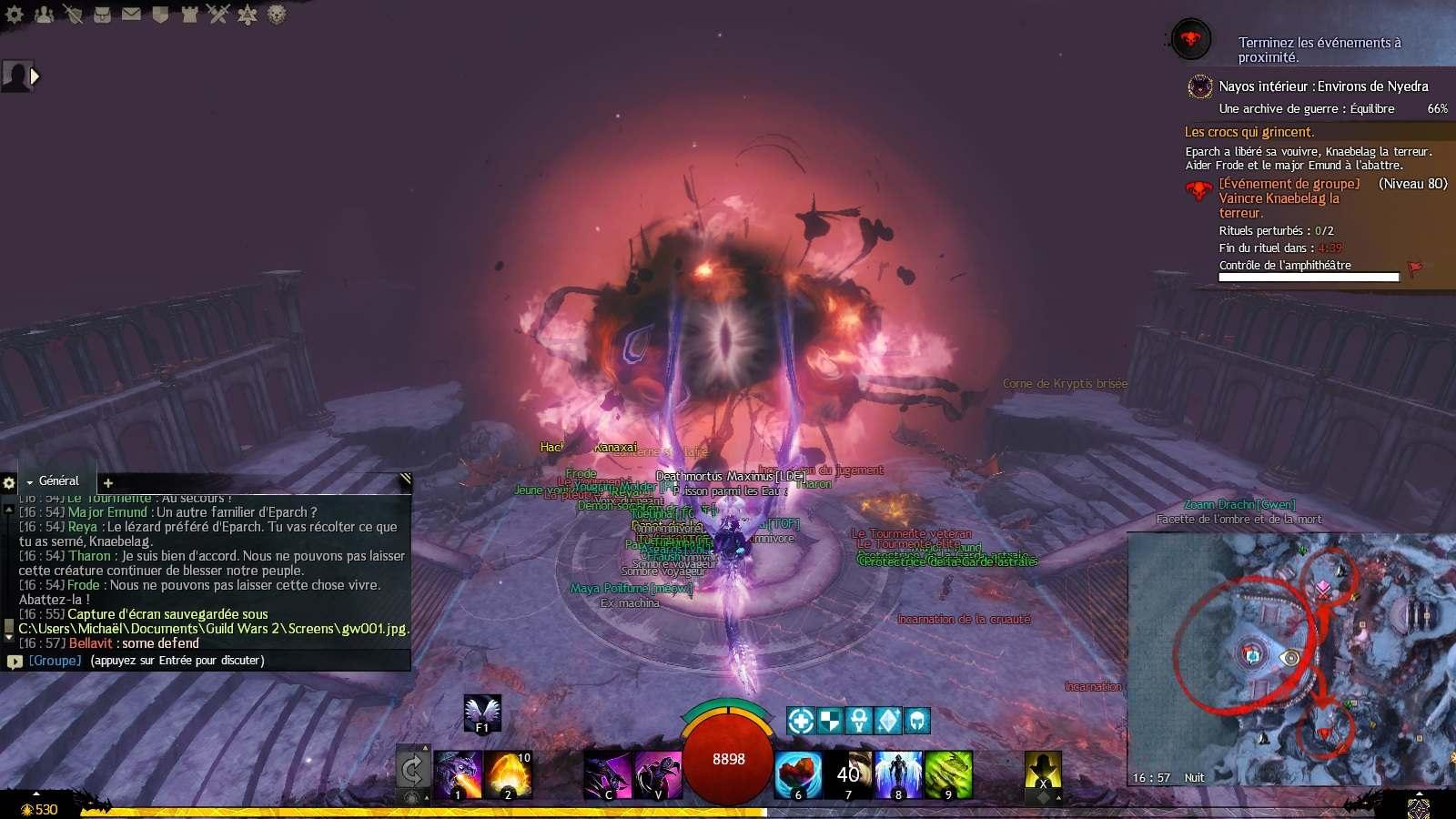Use the healing skill in slot 6
The image size is (1456, 819).
click(x=798, y=775)
